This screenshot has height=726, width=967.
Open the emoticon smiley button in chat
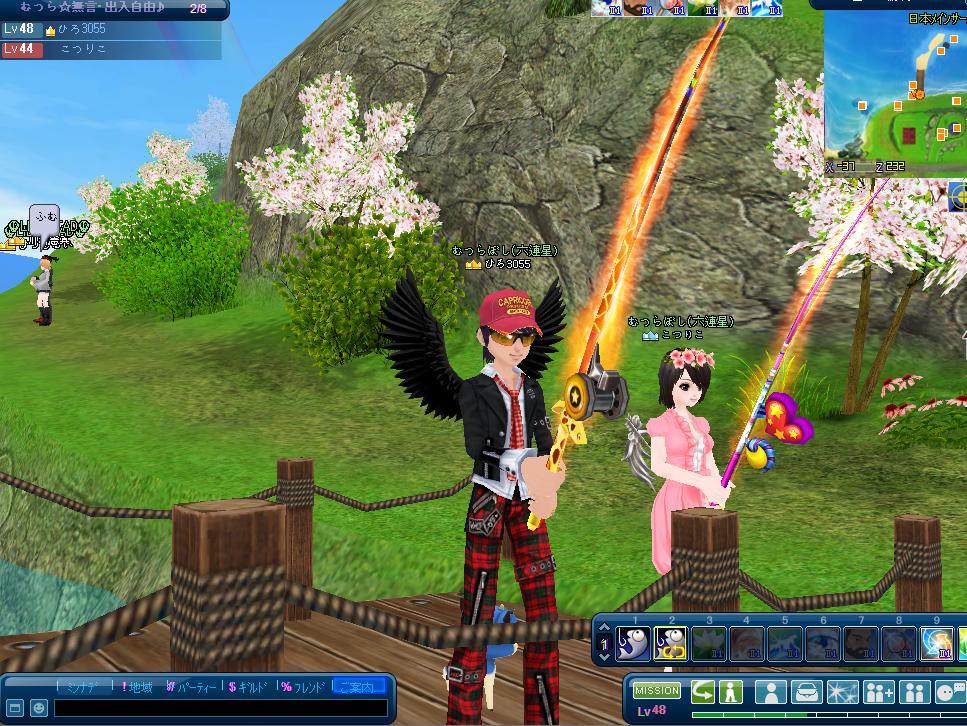coord(39,708)
